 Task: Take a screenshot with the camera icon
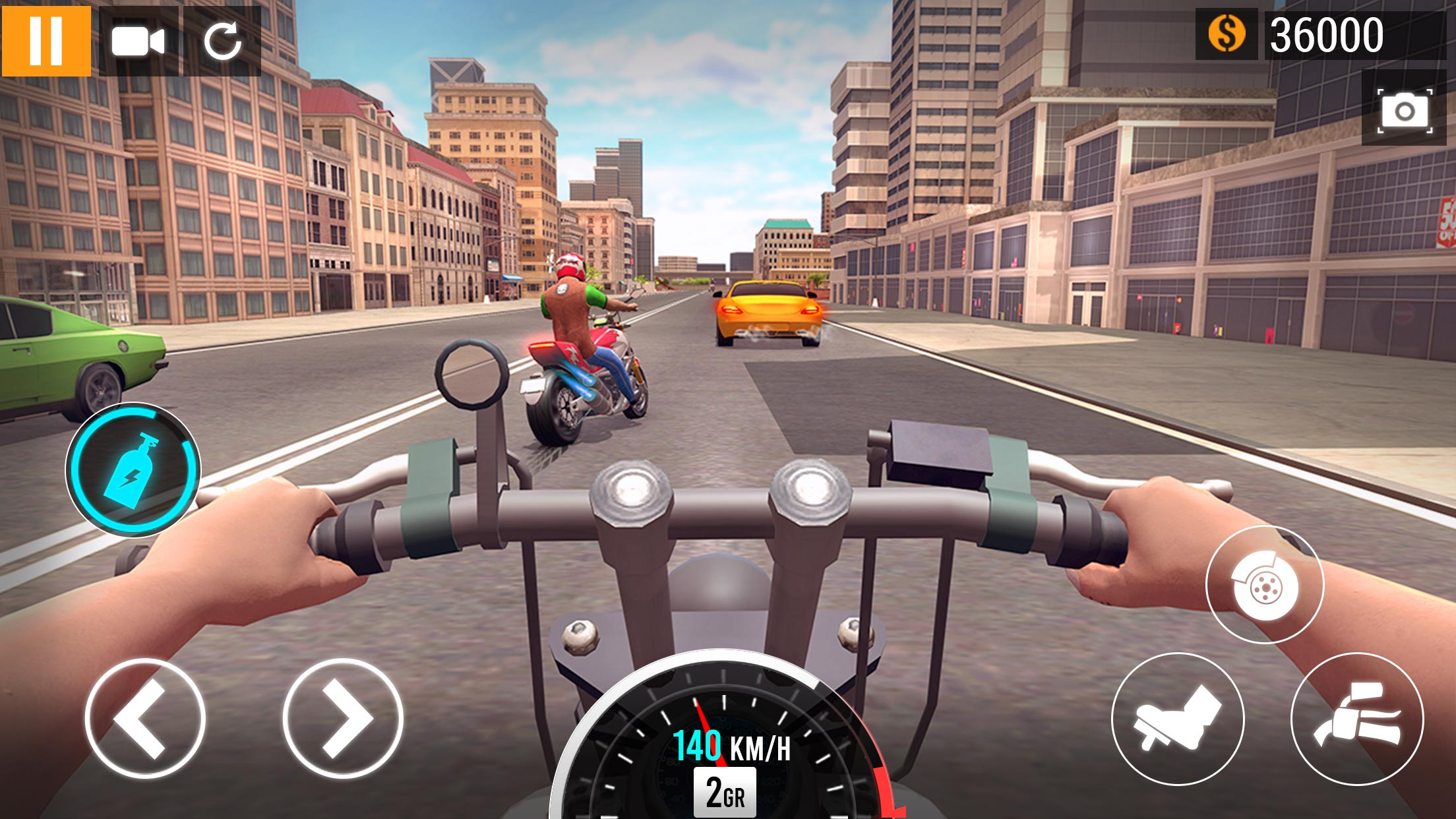click(1405, 110)
